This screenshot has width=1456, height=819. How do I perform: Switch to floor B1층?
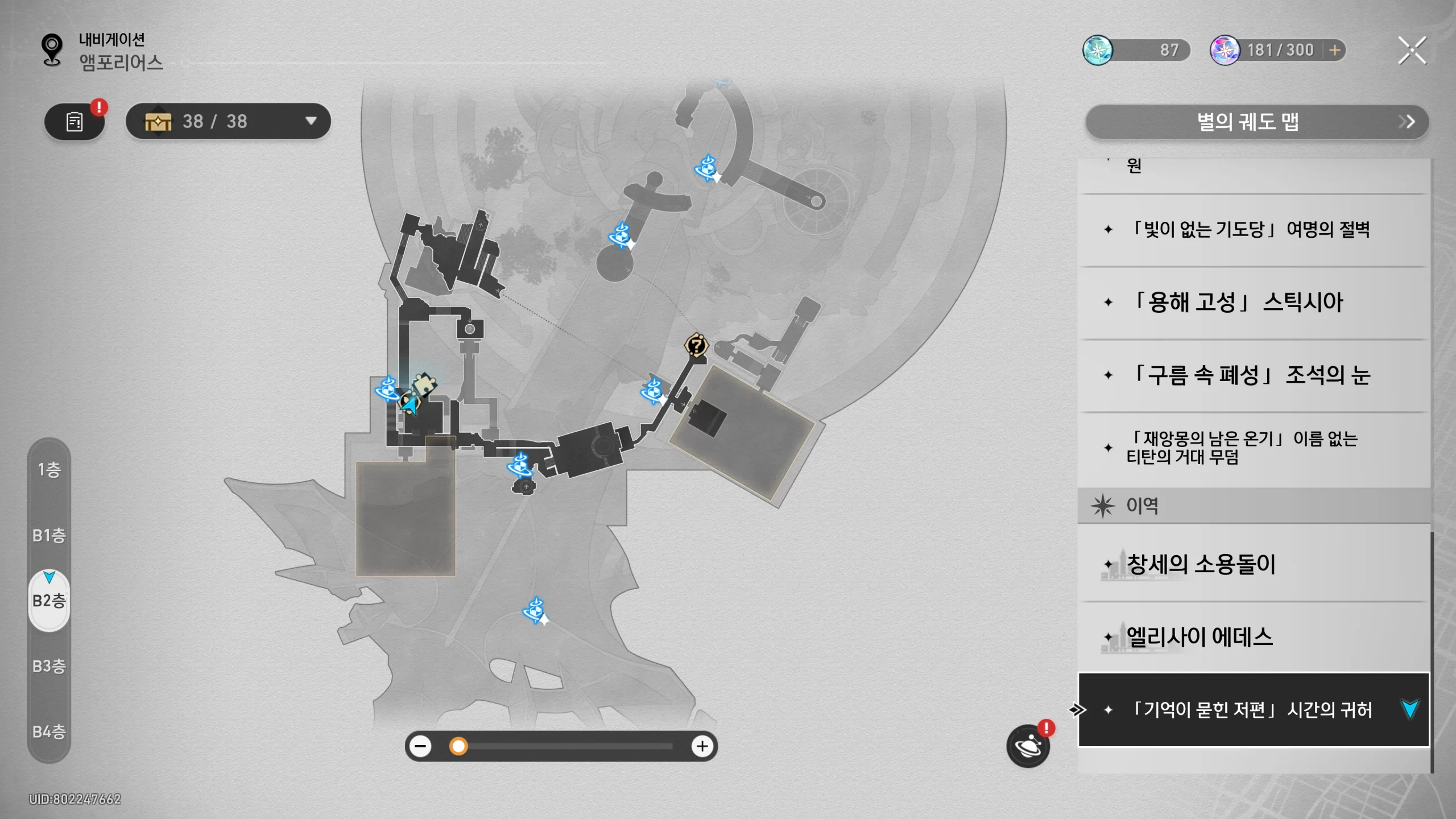[x=49, y=535]
